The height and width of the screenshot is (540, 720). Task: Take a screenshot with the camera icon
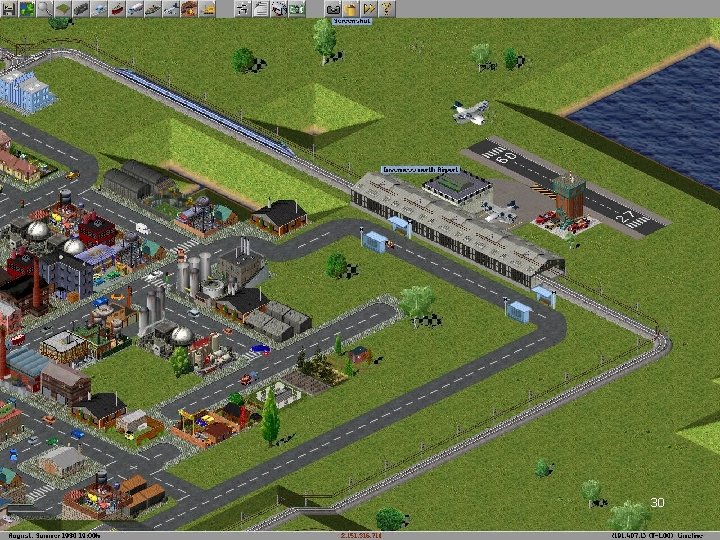pyautogui.click(x=334, y=9)
